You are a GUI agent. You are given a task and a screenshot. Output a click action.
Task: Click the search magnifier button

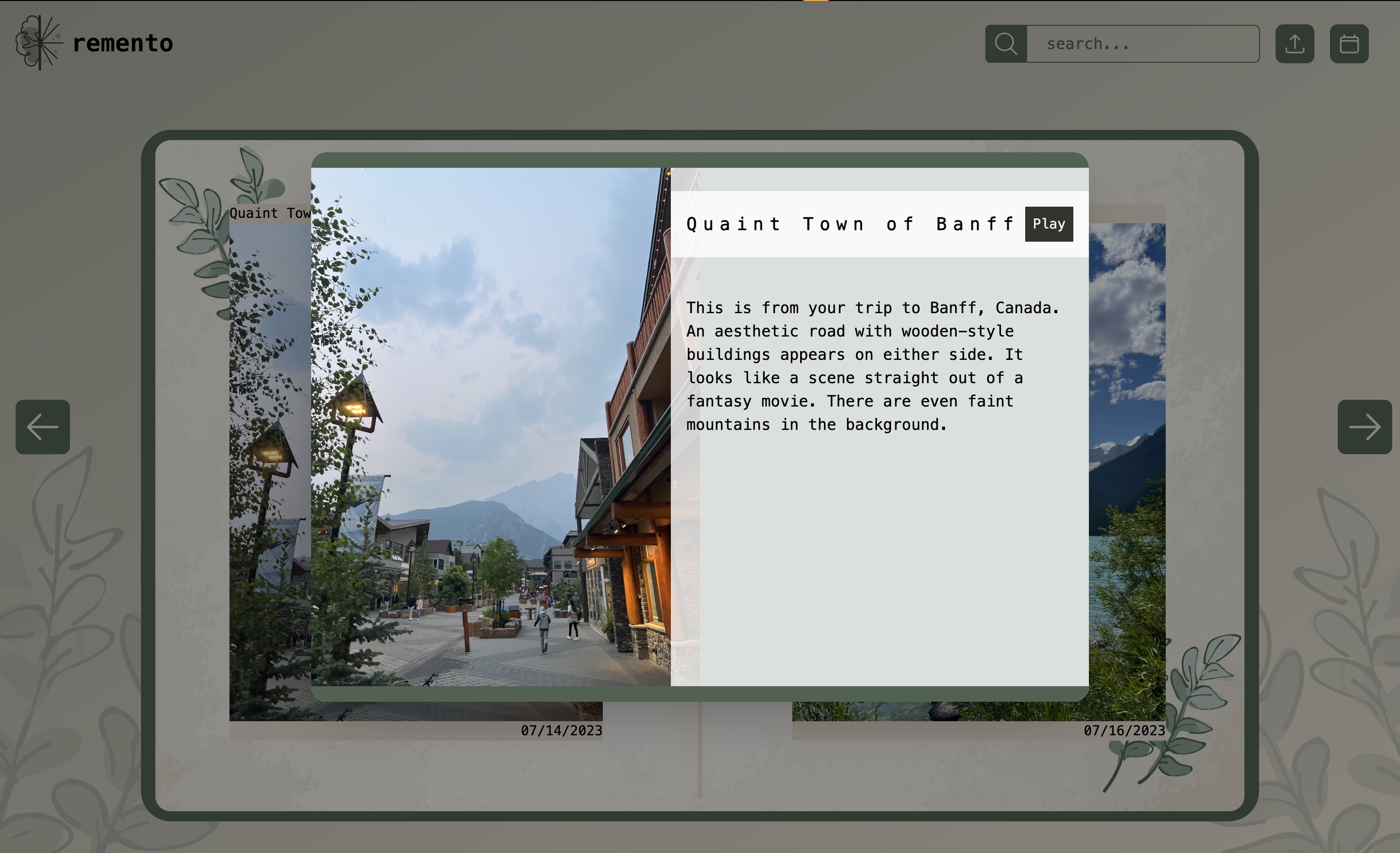[1006, 44]
